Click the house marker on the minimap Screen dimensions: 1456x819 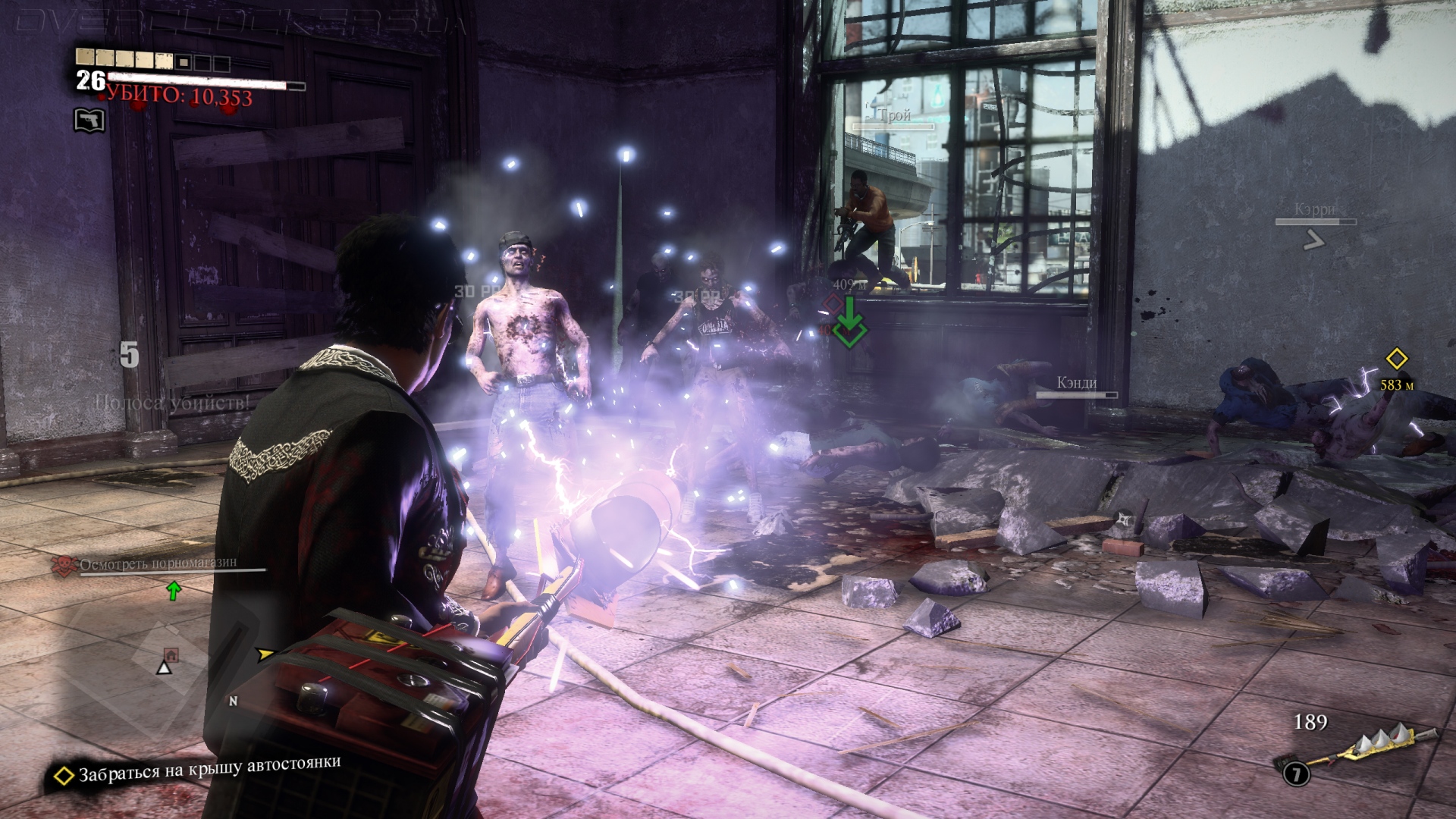point(171,654)
